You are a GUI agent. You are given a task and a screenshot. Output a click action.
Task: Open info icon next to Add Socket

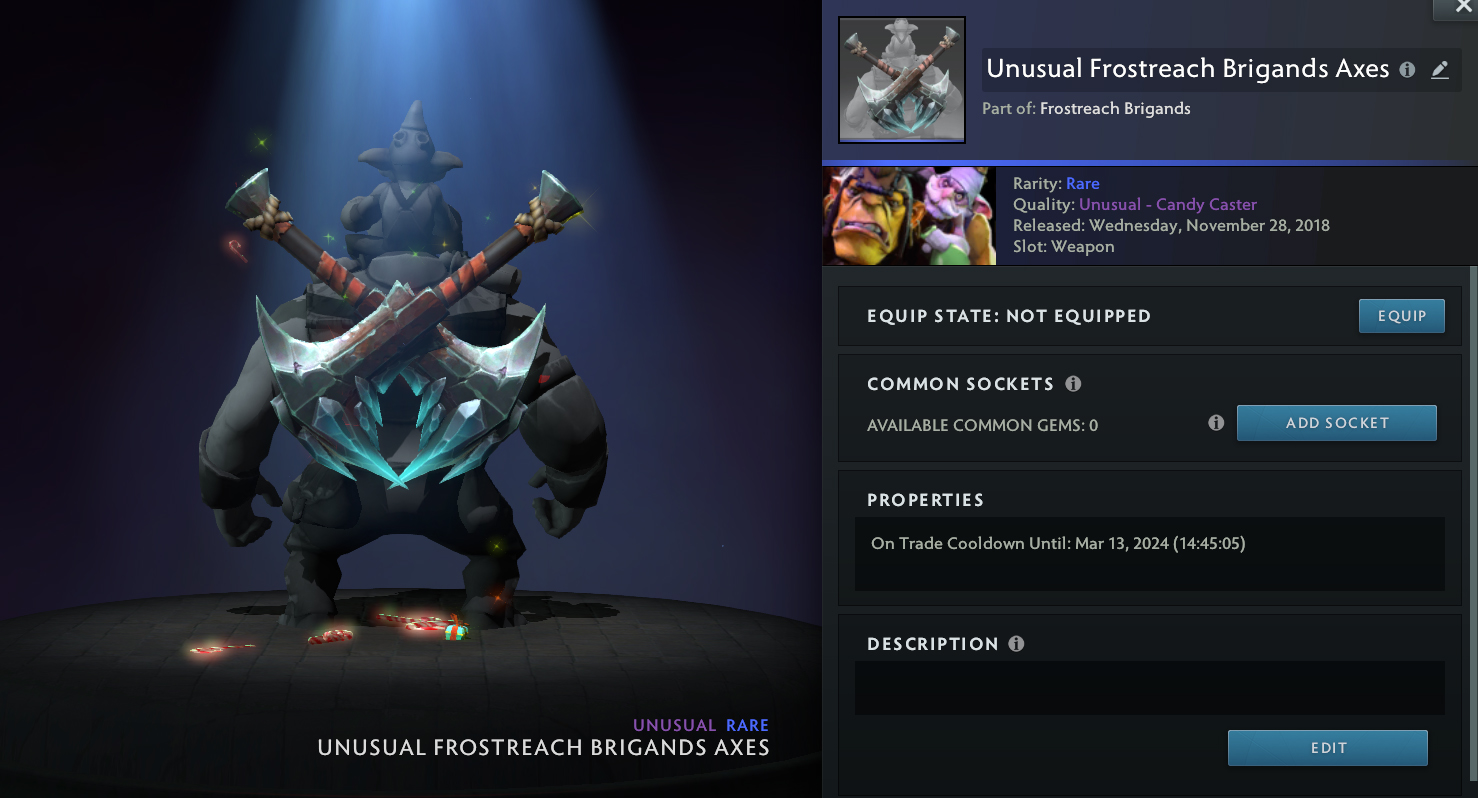click(1216, 423)
